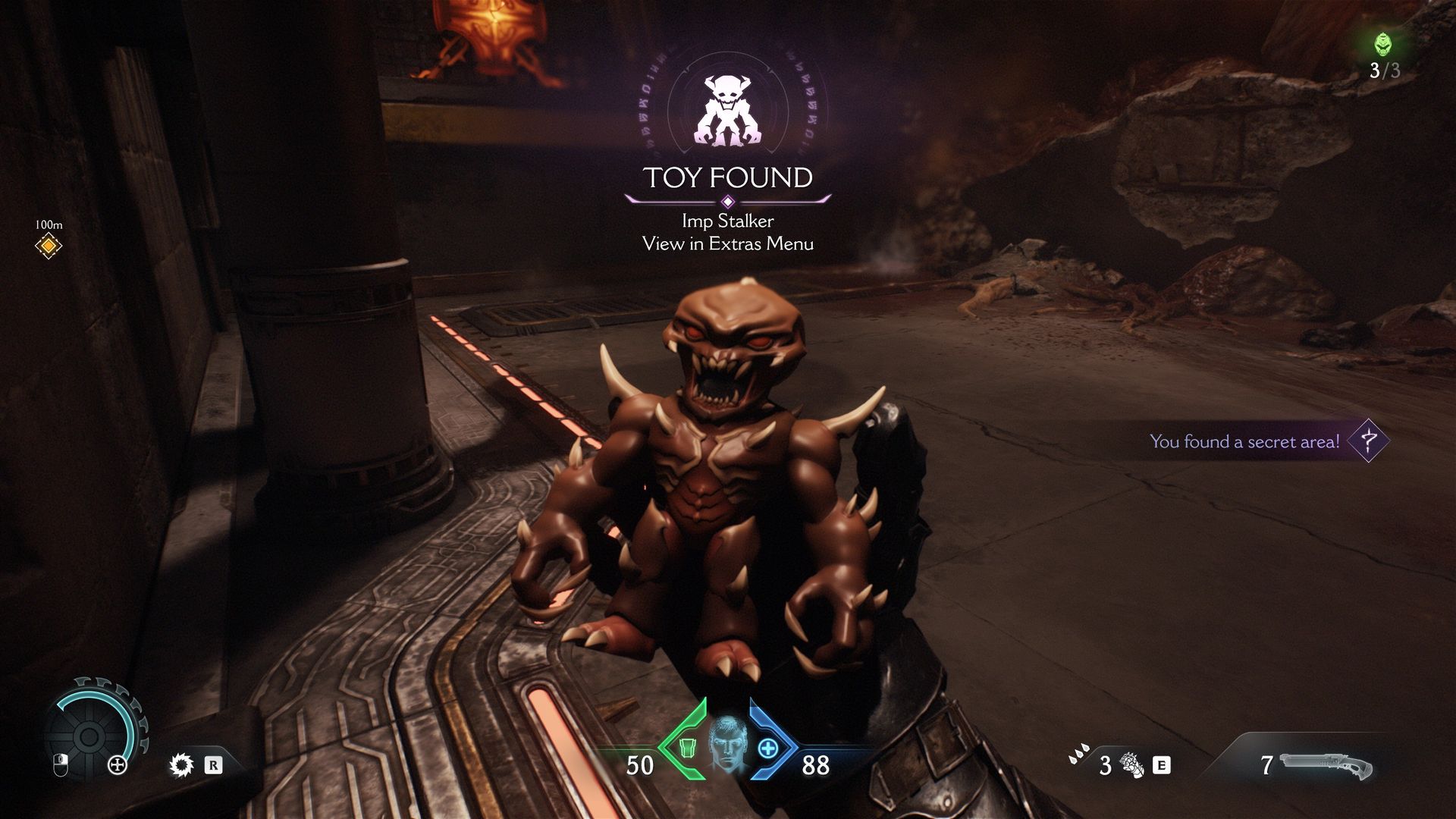Click the secret area question mark icon
The width and height of the screenshot is (1456, 819).
click(1369, 441)
